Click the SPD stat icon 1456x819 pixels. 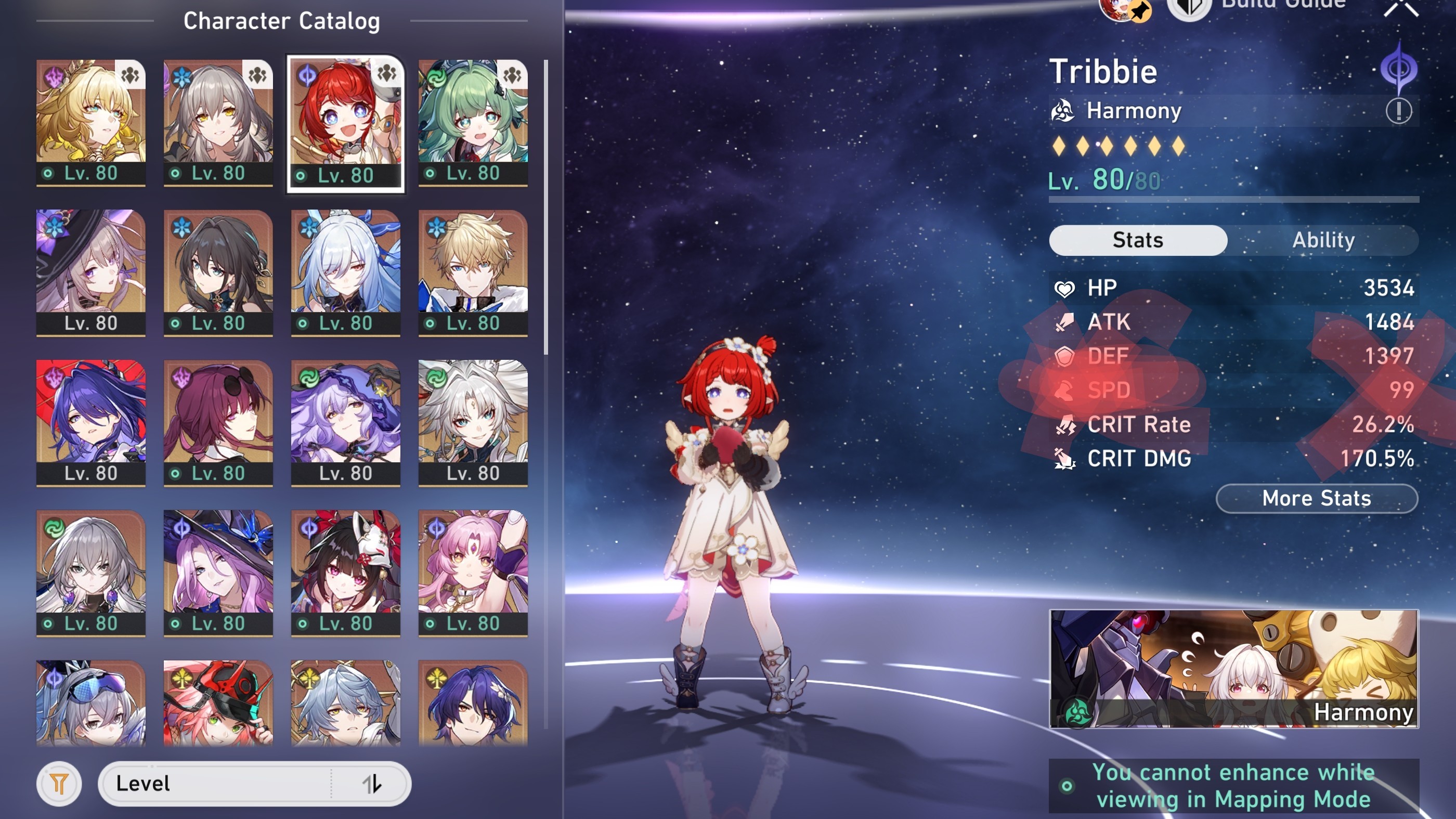point(1067,390)
